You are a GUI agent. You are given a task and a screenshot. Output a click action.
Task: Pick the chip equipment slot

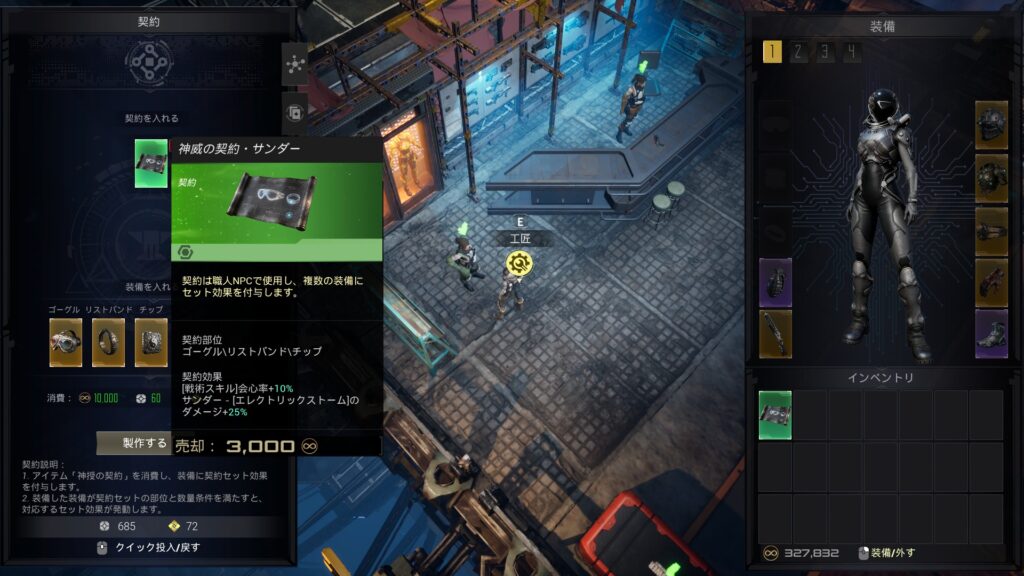[151, 342]
